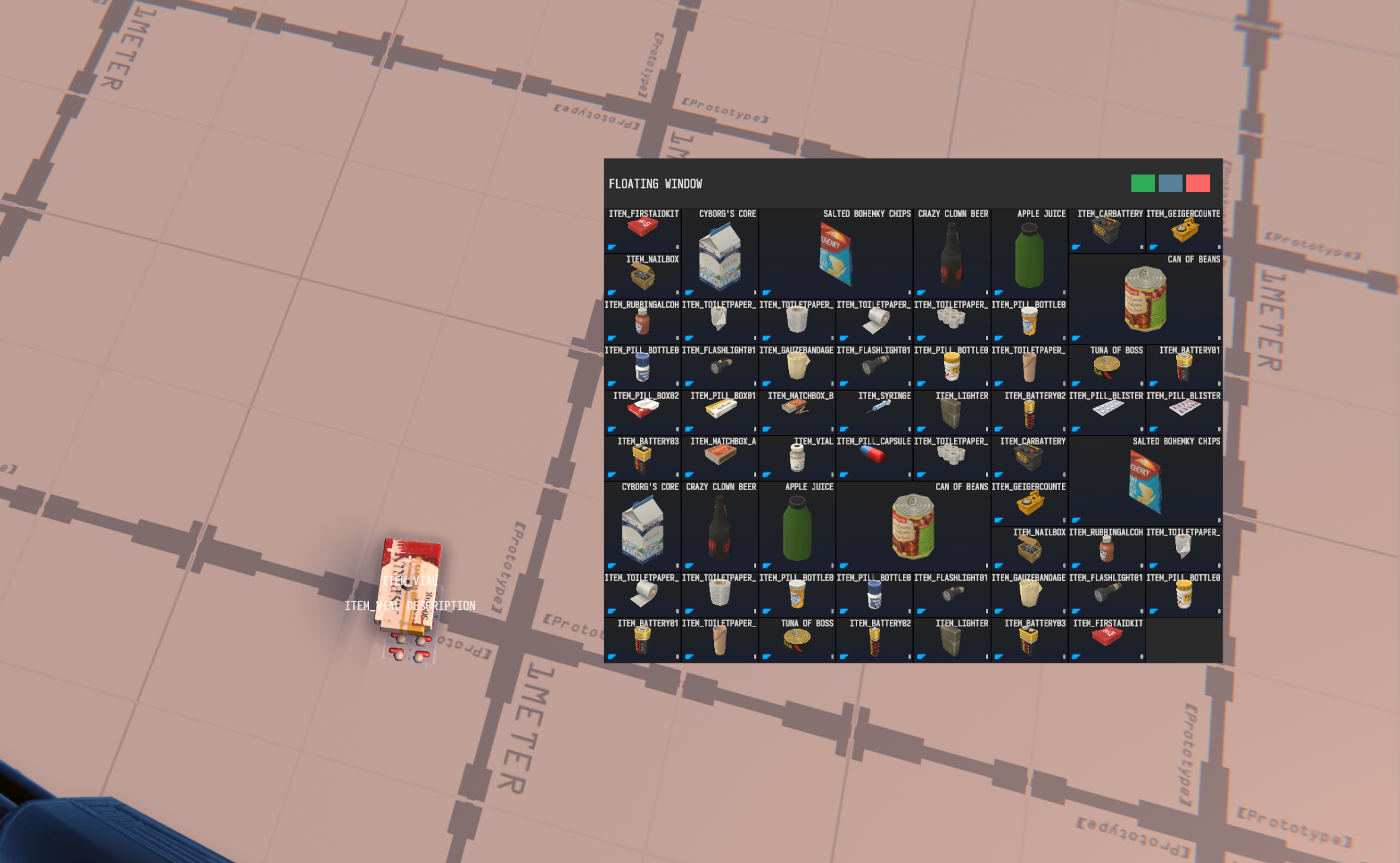This screenshot has height=863, width=1400.
Task: Click the ITEM_VIAL white vial icon
Action: (x=797, y=458)
